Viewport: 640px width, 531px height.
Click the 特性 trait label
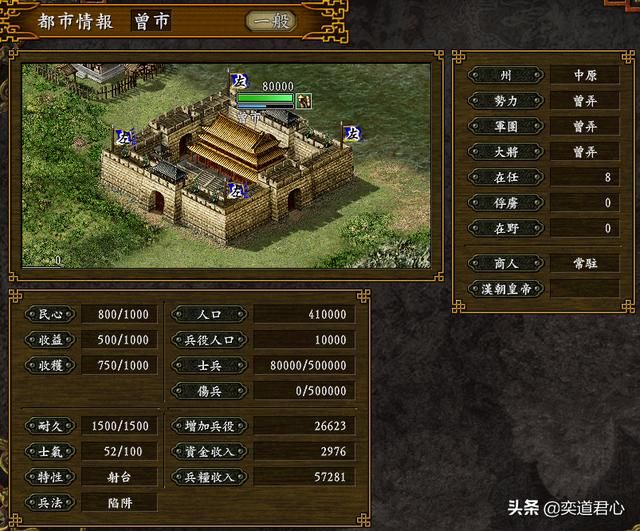[x=50, y=478]
